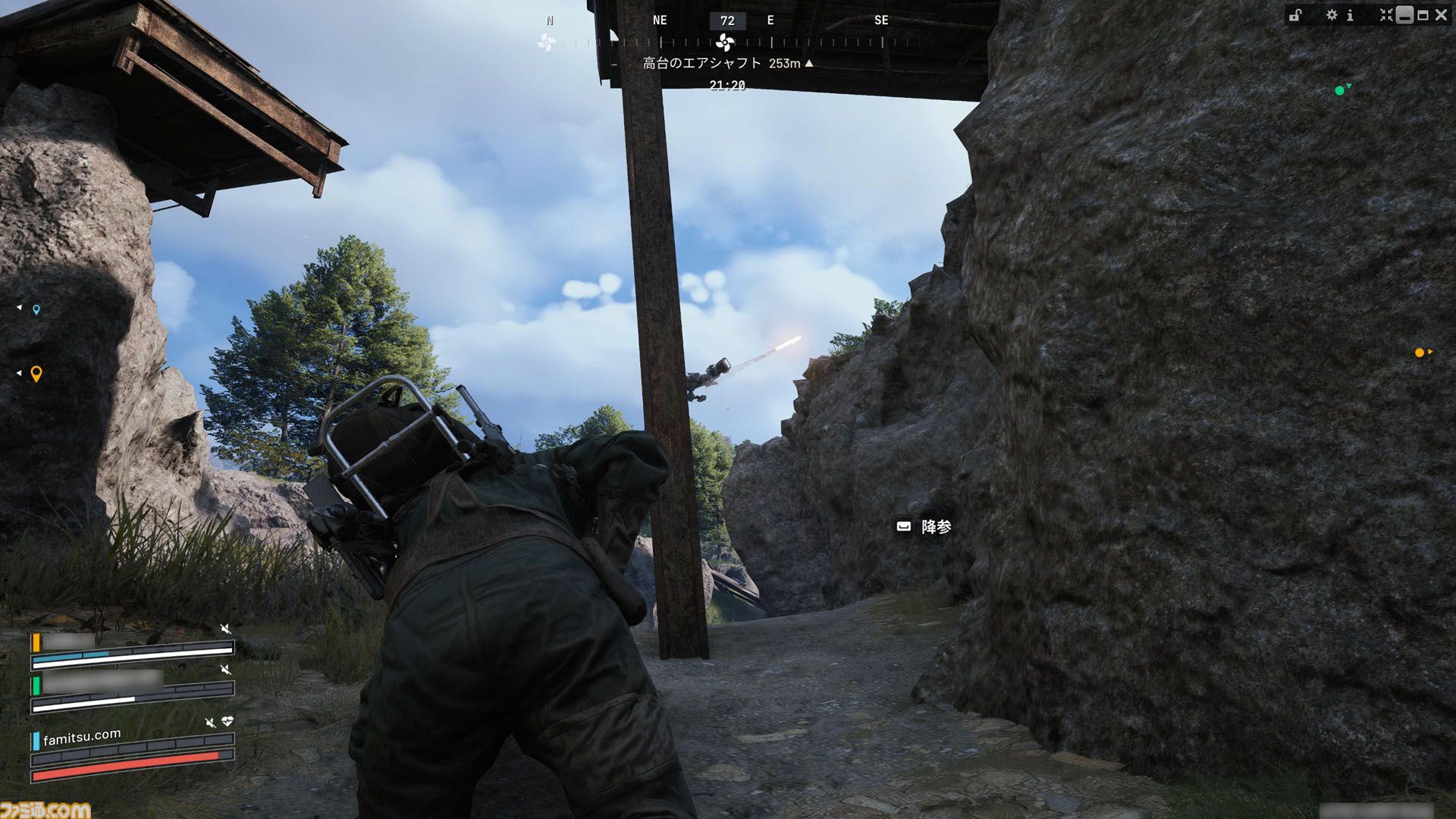Image resolution: width=1456 pixels, height=819 pixels.
Task: Click the heart pulse icon above famitsu.com
Action: coord(227,721)
